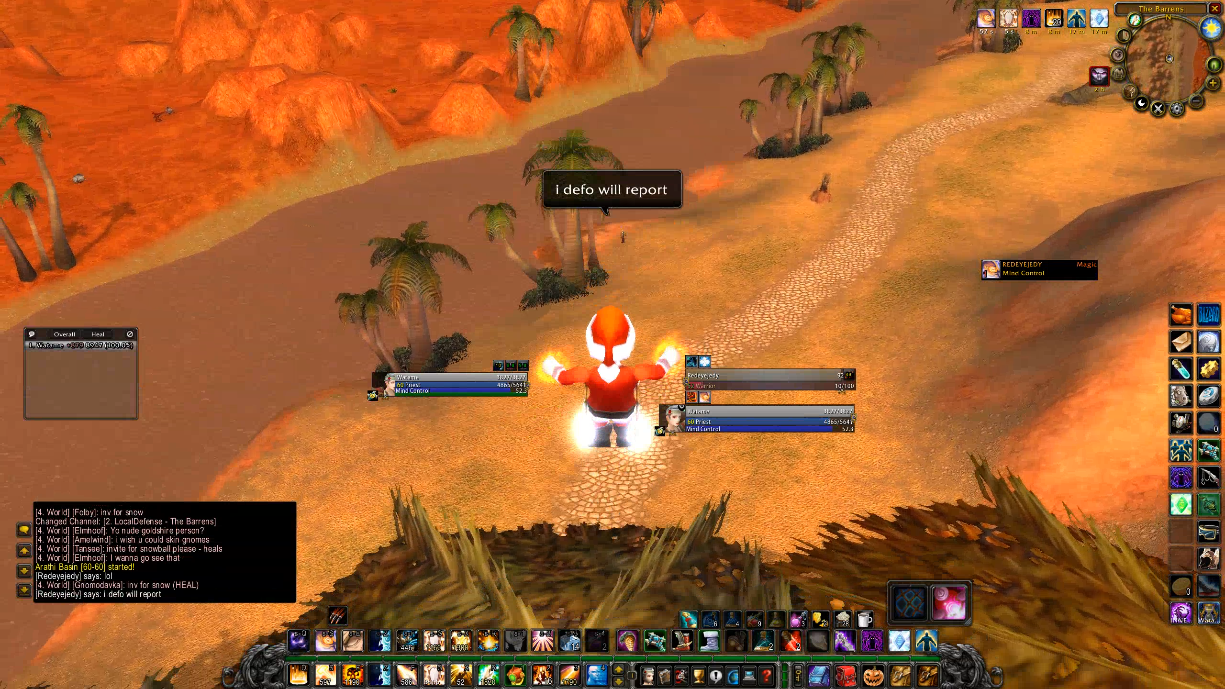Screen dimensions: 1225x689
Task: Click the red question mark help button
Action: (x=767, y=676)
